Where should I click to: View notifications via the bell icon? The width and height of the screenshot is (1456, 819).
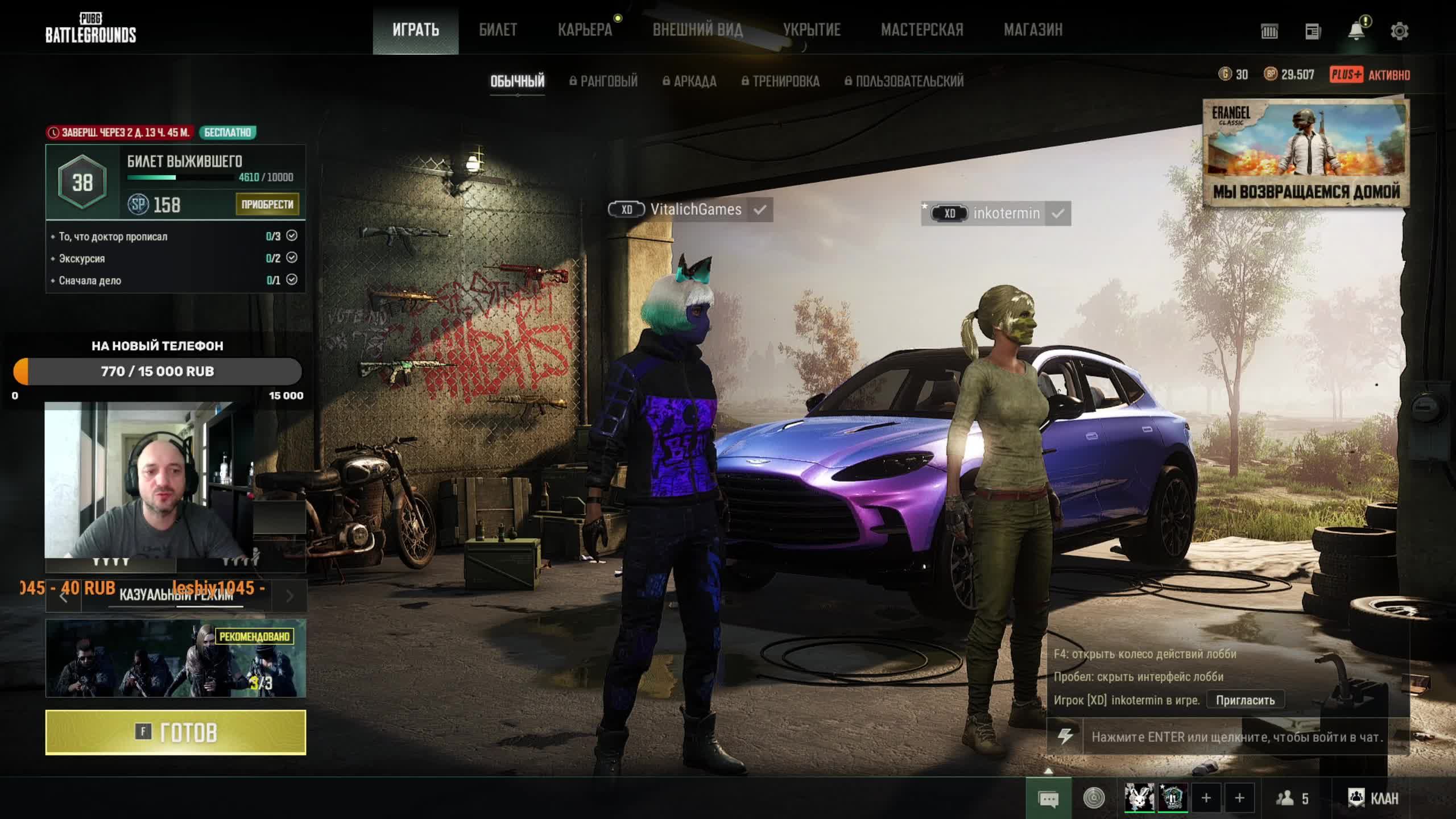pos(1356,31)
